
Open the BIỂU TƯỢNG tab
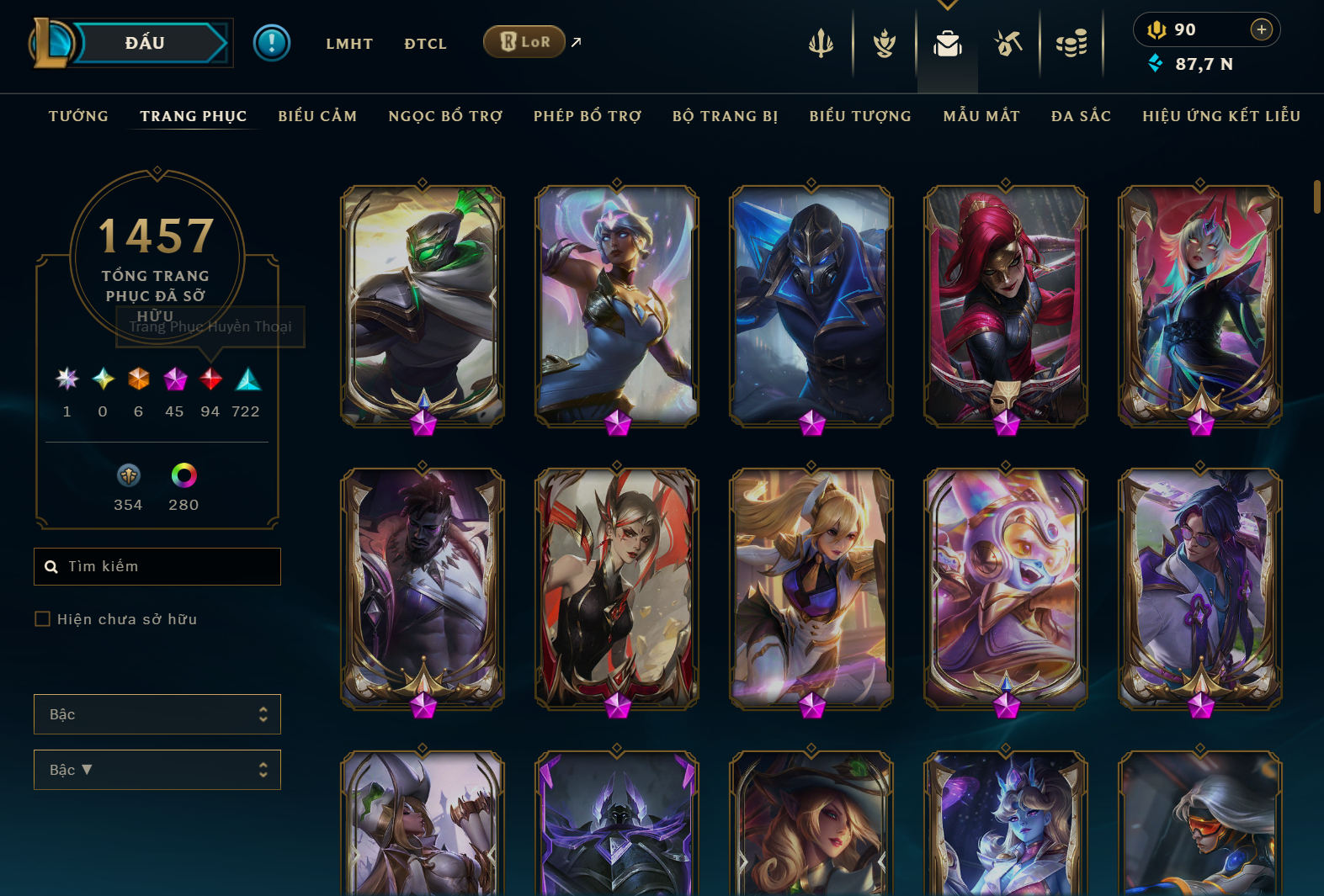[859, 116]
